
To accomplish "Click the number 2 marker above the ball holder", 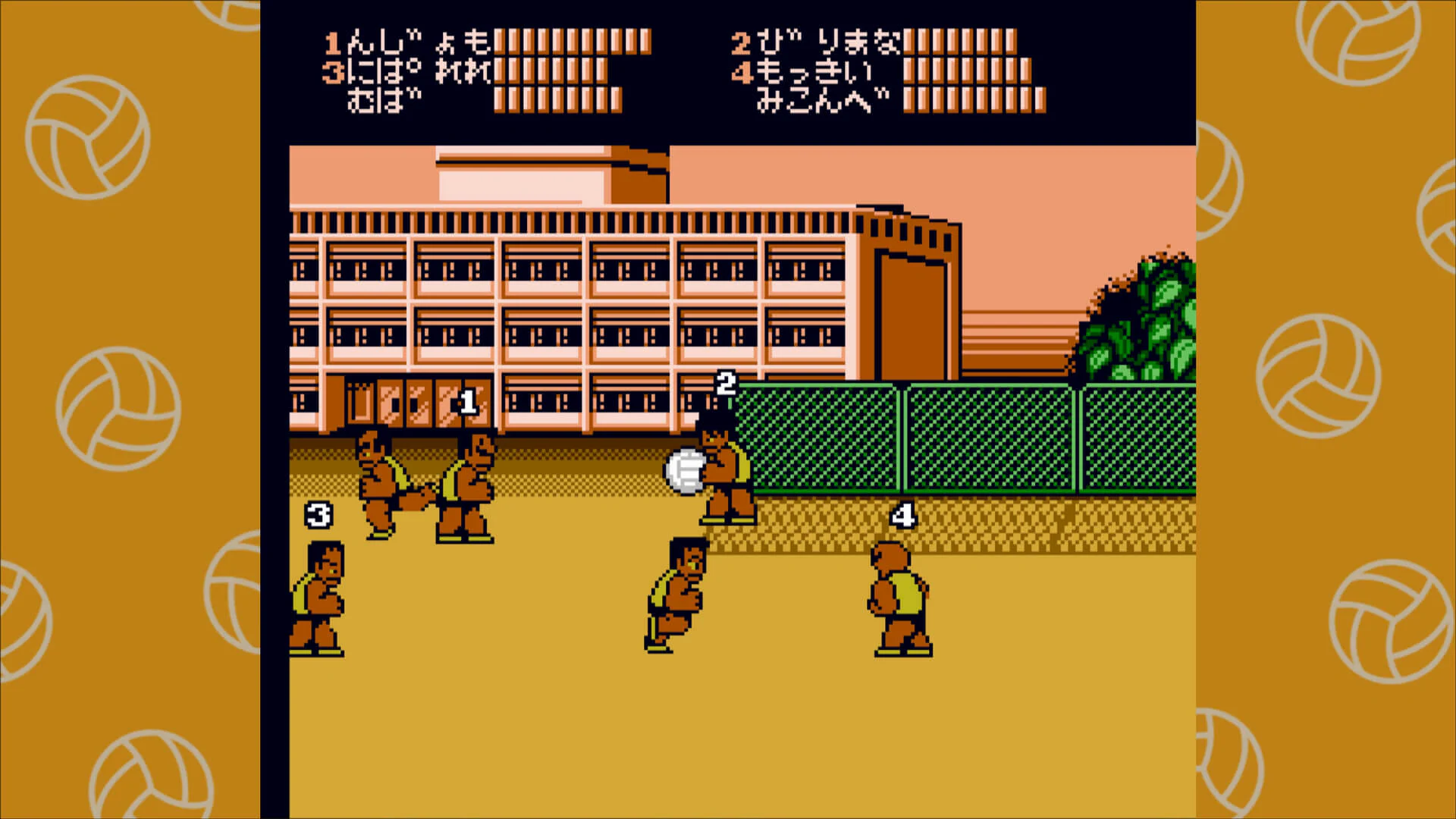I will coord(726,383).
